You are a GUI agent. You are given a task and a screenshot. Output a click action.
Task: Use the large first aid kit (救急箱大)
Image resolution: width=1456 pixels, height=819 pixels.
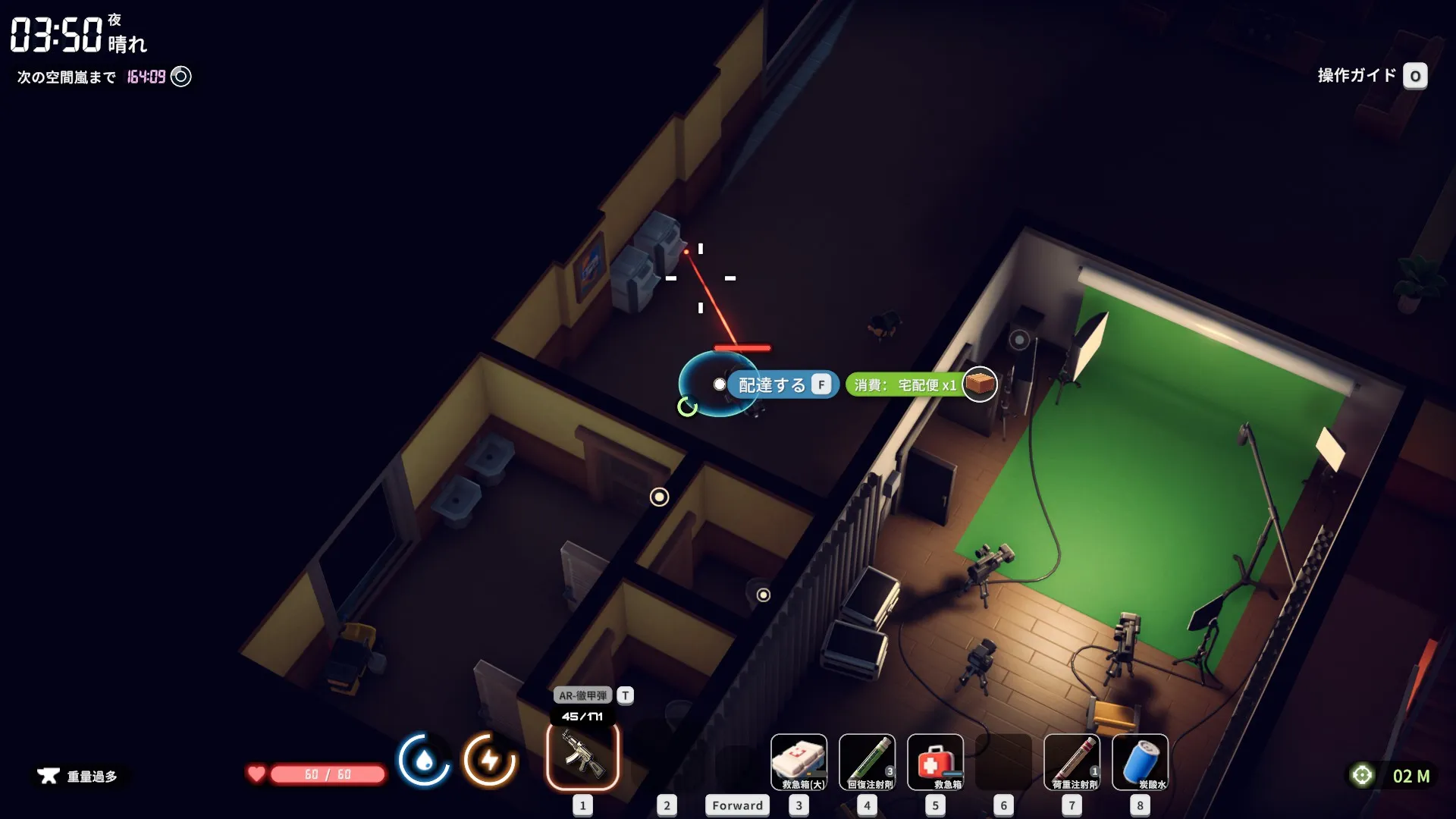pos(799,761)
